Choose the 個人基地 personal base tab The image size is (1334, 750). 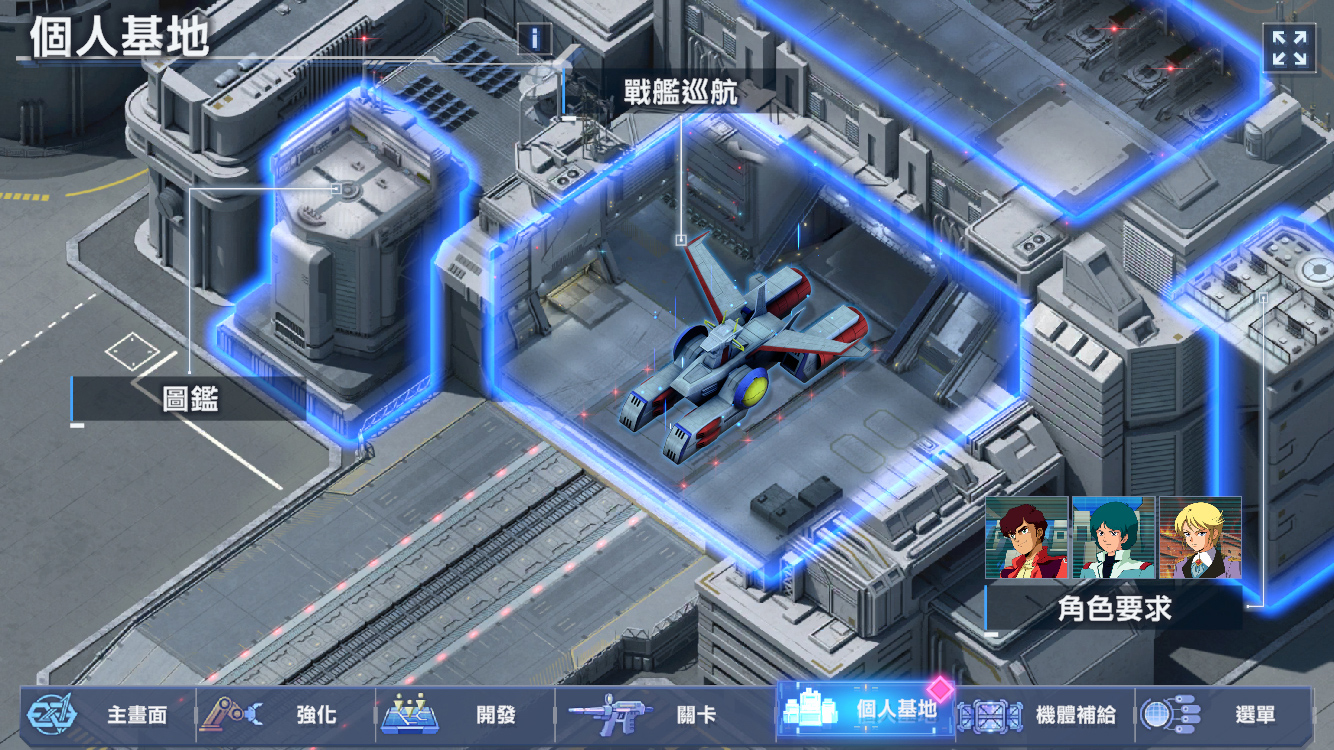tap(864, 711)
